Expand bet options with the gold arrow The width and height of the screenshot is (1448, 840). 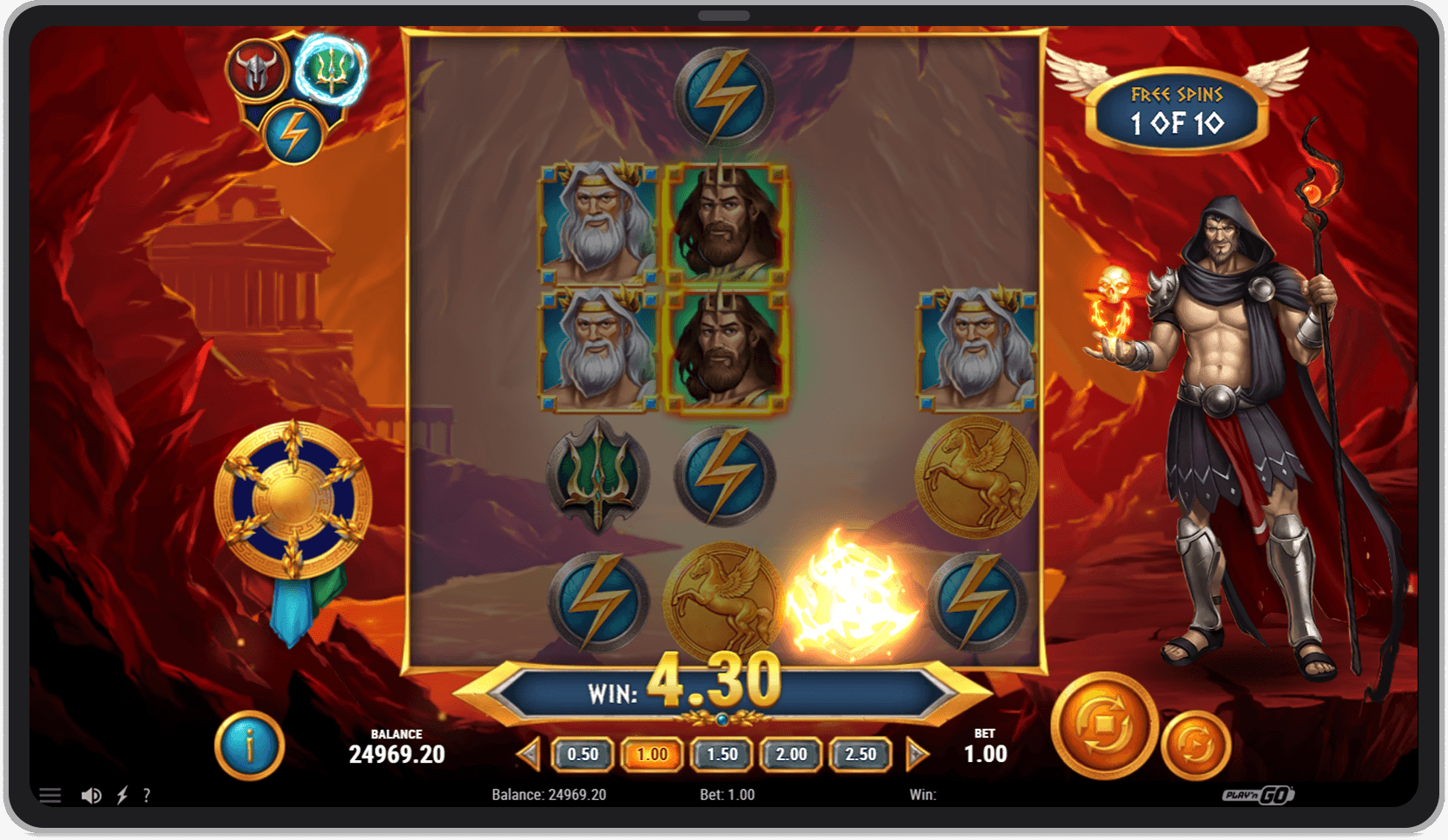point(916,754)
